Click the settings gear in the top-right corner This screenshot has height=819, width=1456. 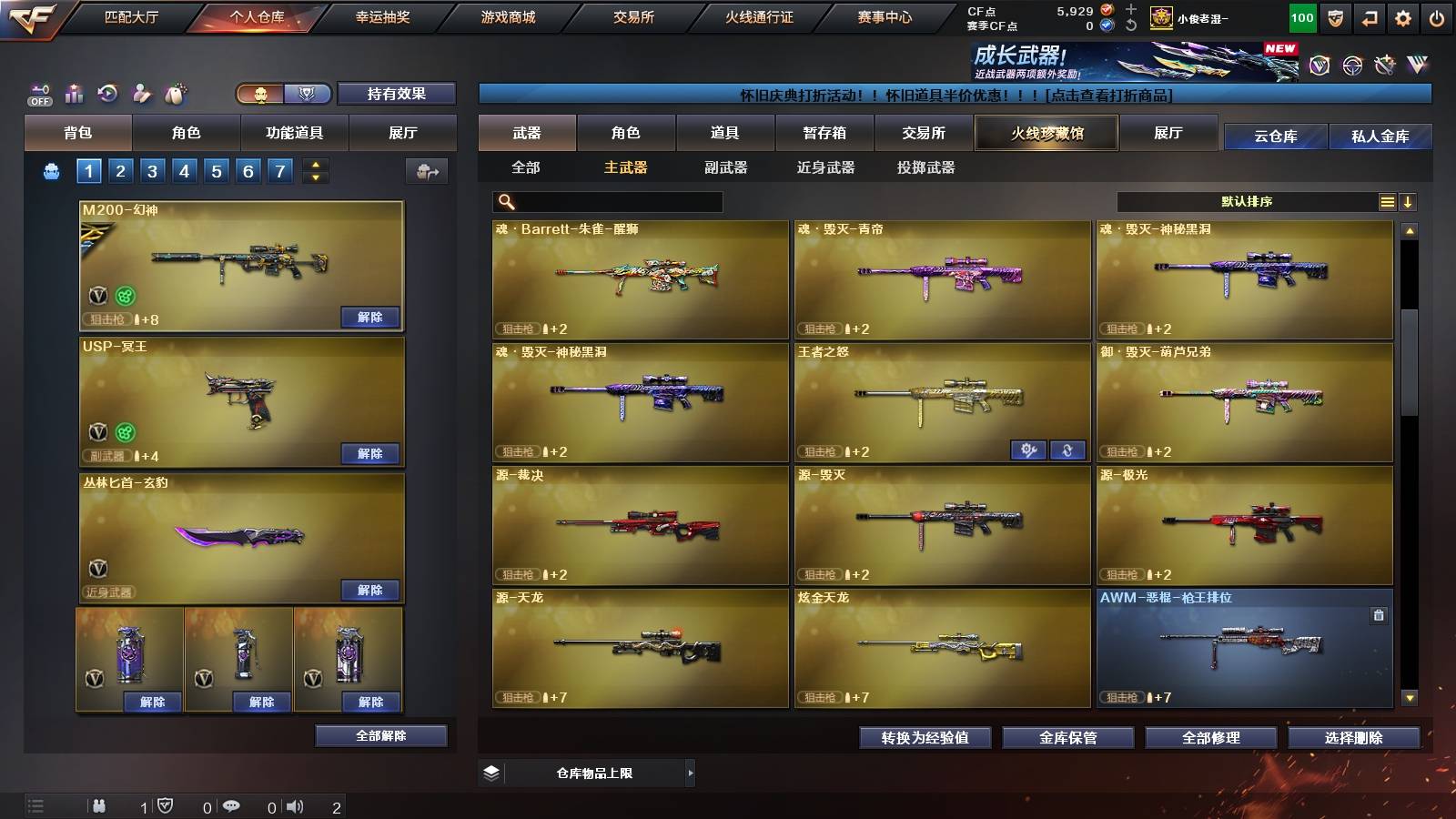(1404, 16)
